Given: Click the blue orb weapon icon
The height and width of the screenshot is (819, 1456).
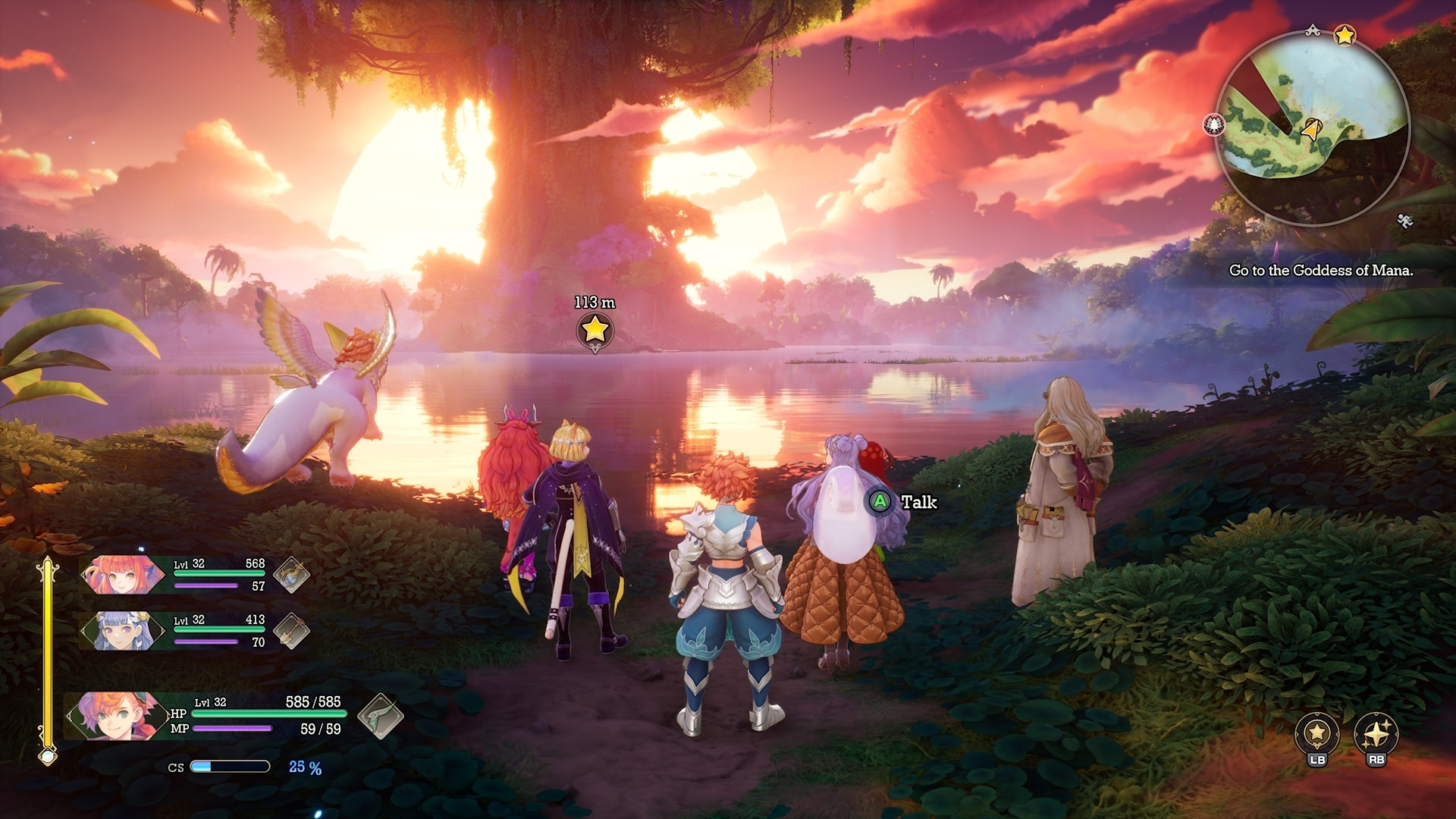Looking at the screenshot, I should pyautogui.click(x=291, y=575).
